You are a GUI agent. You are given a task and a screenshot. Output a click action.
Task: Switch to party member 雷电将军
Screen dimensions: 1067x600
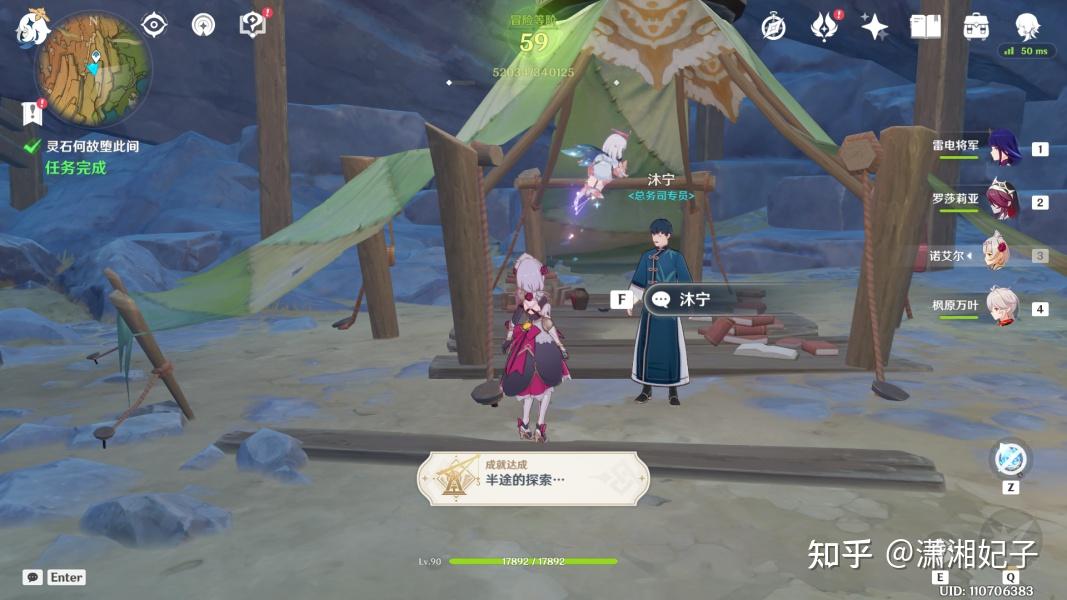coord(1002,146)
